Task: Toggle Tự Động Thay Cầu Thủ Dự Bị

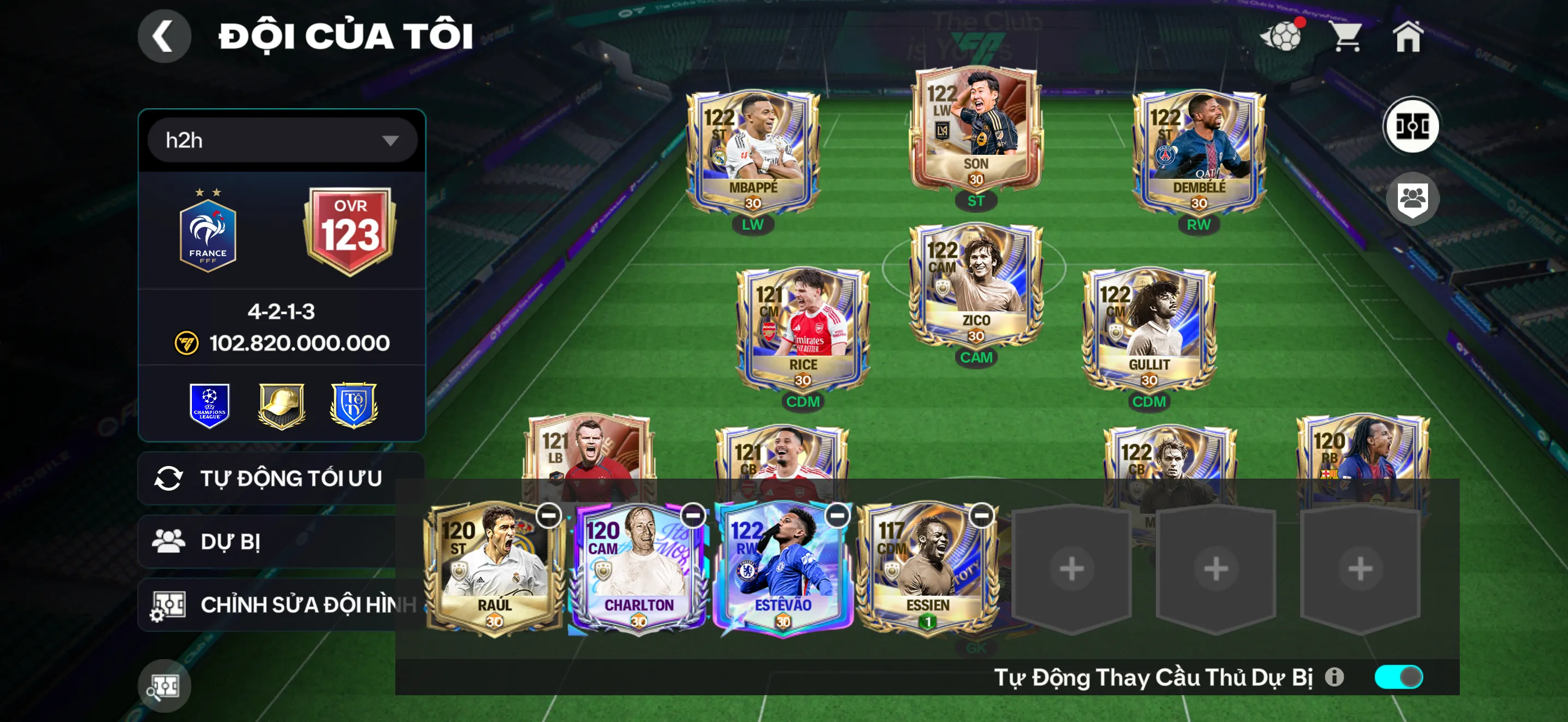Action: coord(1399,677)
